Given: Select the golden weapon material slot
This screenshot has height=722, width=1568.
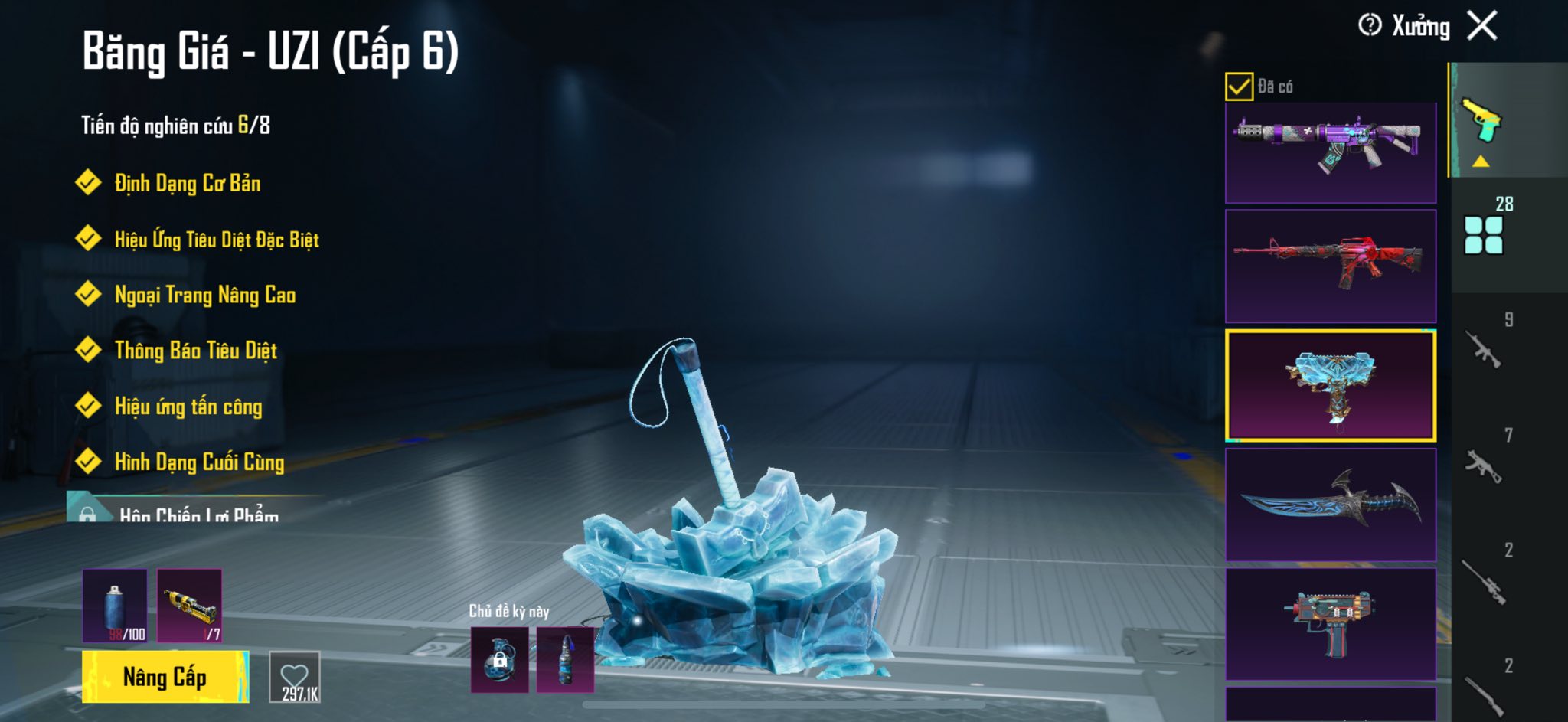Looking at the screenshot, I should pos(190,606).
